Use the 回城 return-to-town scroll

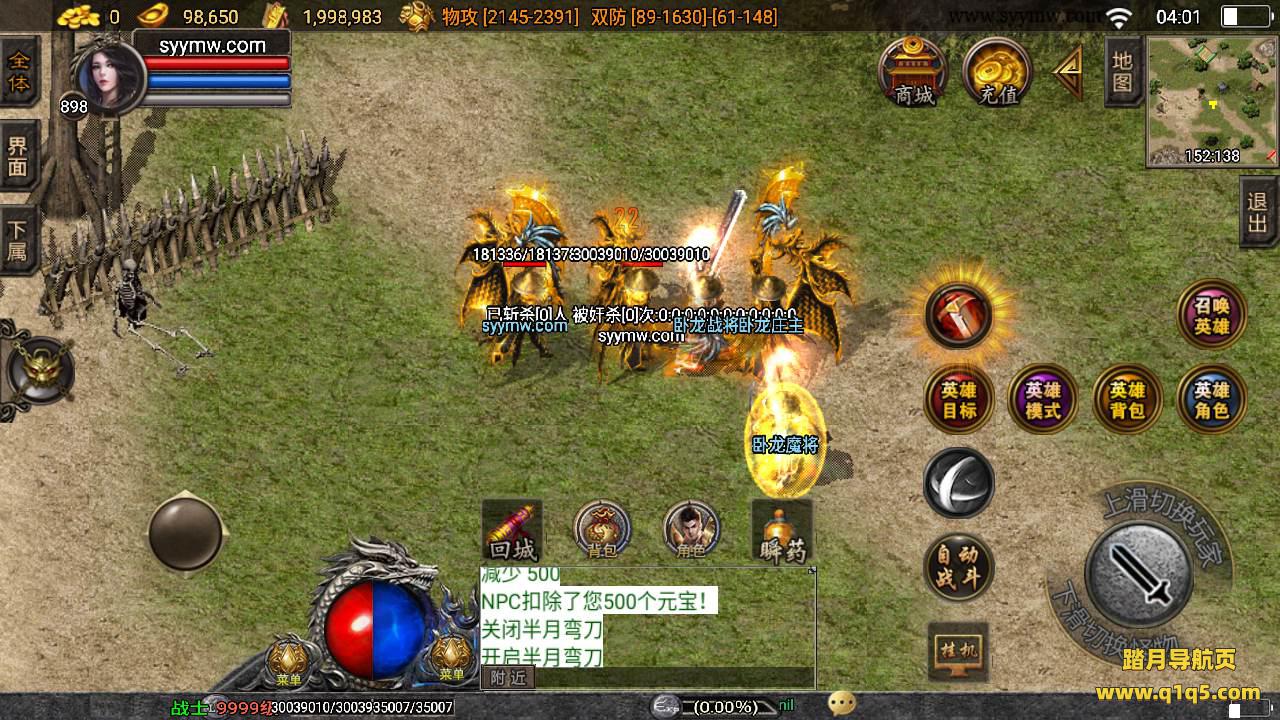[x=512, y=531]
